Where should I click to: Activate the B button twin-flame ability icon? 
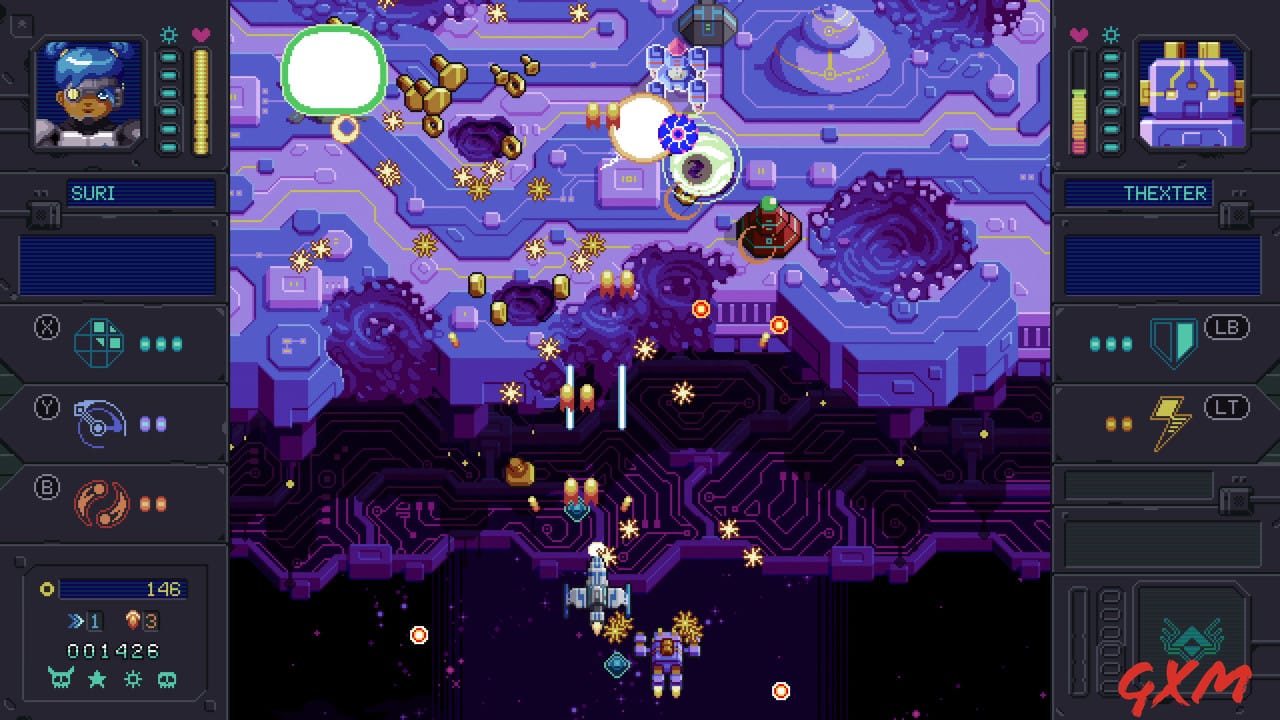[x=101, y=503]
